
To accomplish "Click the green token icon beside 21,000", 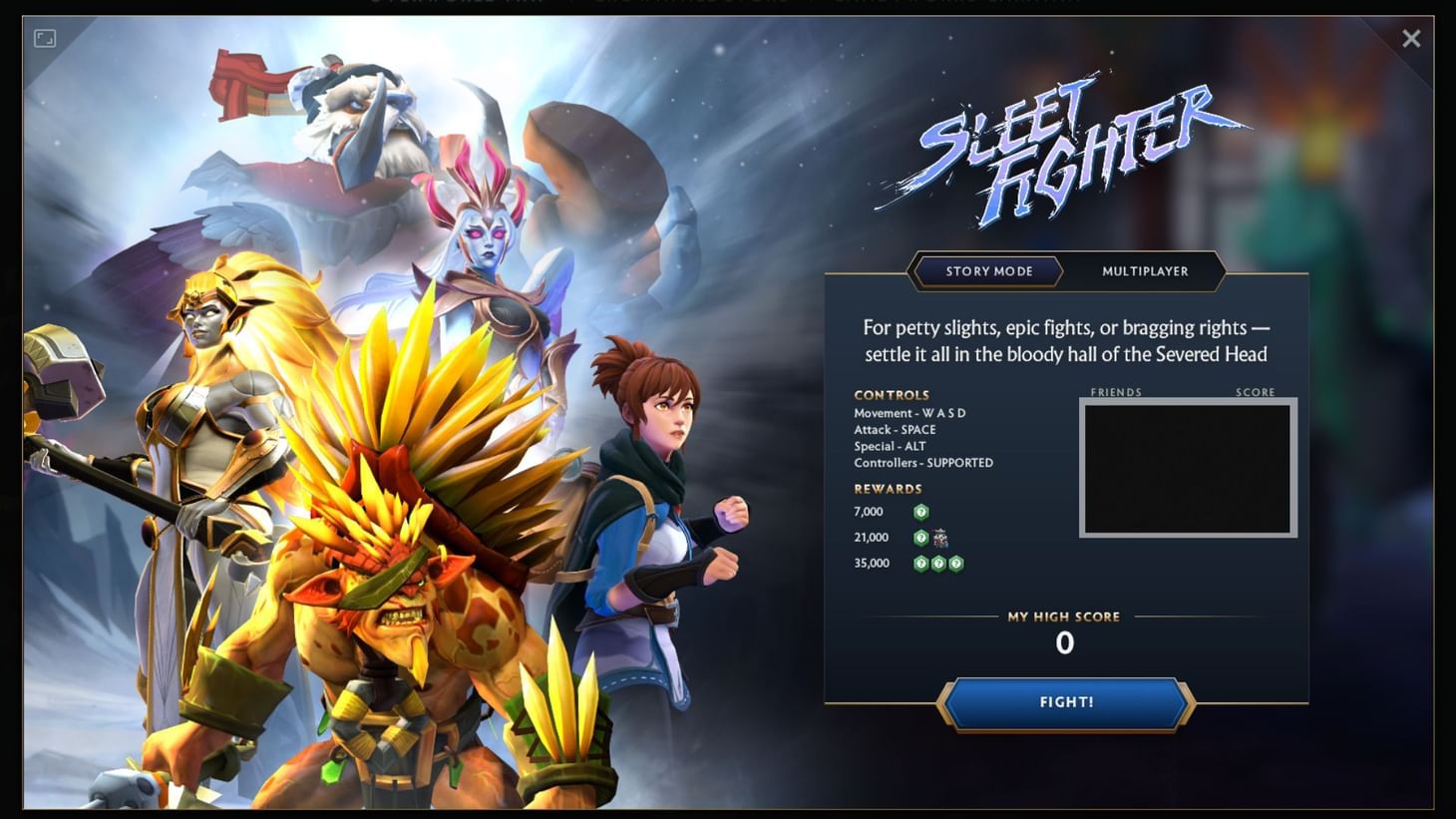I will (919, 538).
